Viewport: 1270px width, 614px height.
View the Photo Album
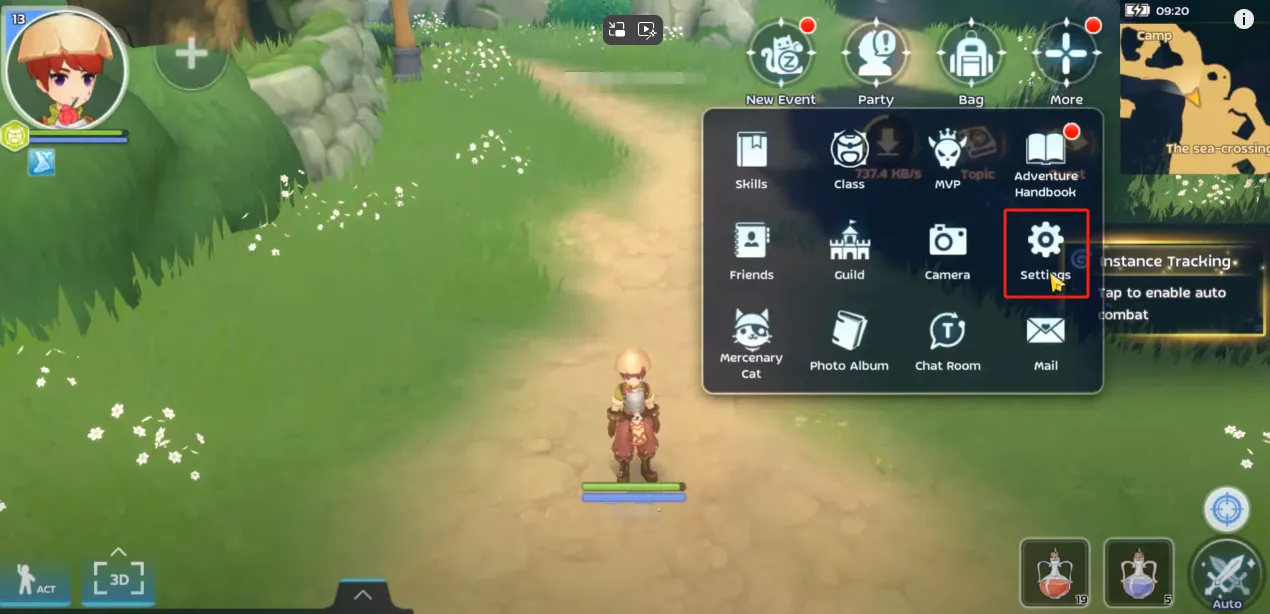coord(849,341)
